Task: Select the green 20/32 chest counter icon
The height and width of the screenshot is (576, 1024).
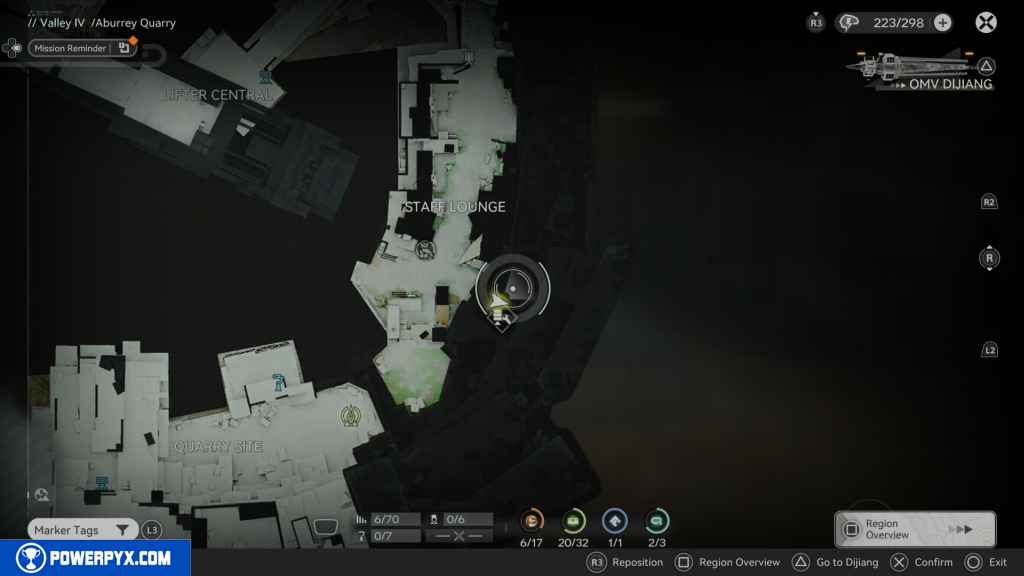Action: [574, 521]
